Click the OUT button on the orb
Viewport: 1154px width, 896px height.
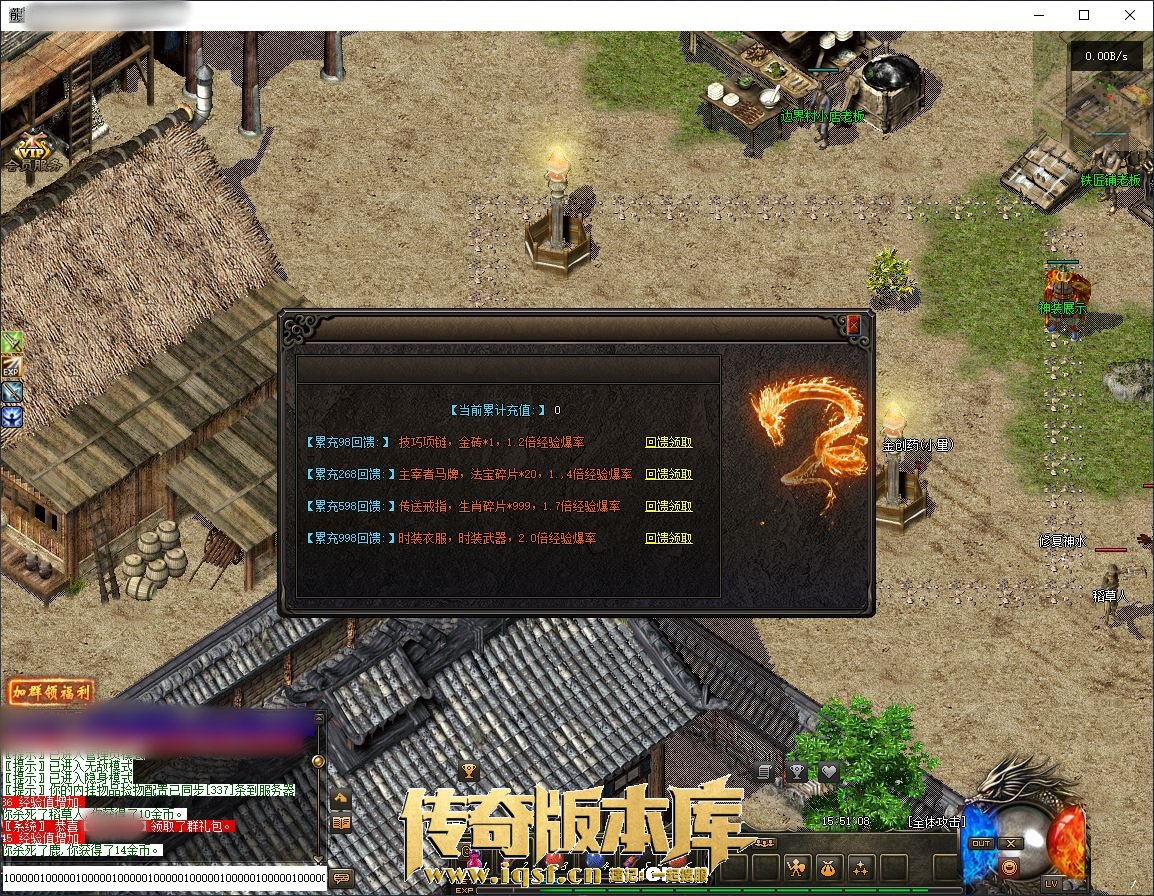(981, 843)
